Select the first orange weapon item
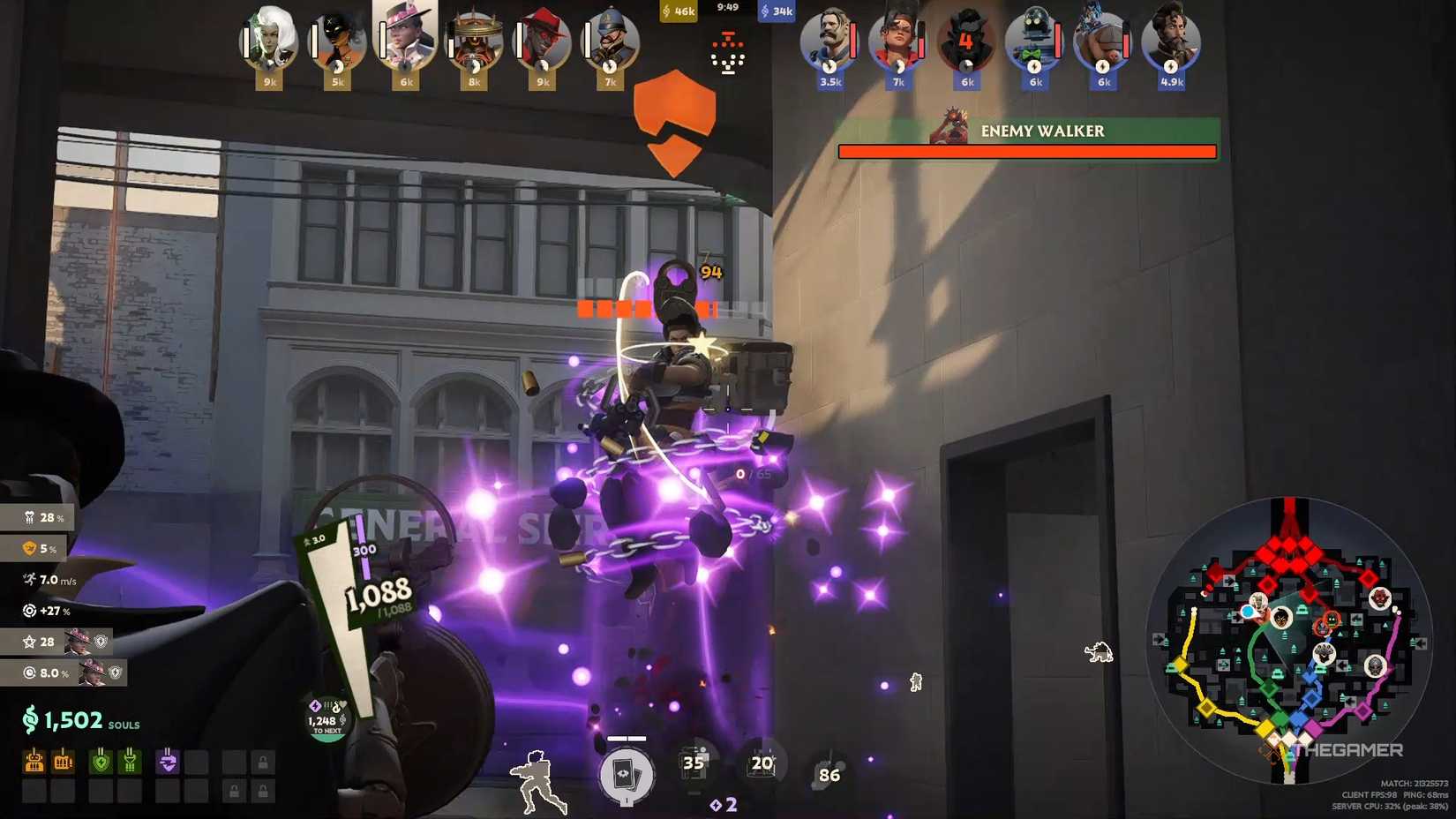 coord(34,760)
